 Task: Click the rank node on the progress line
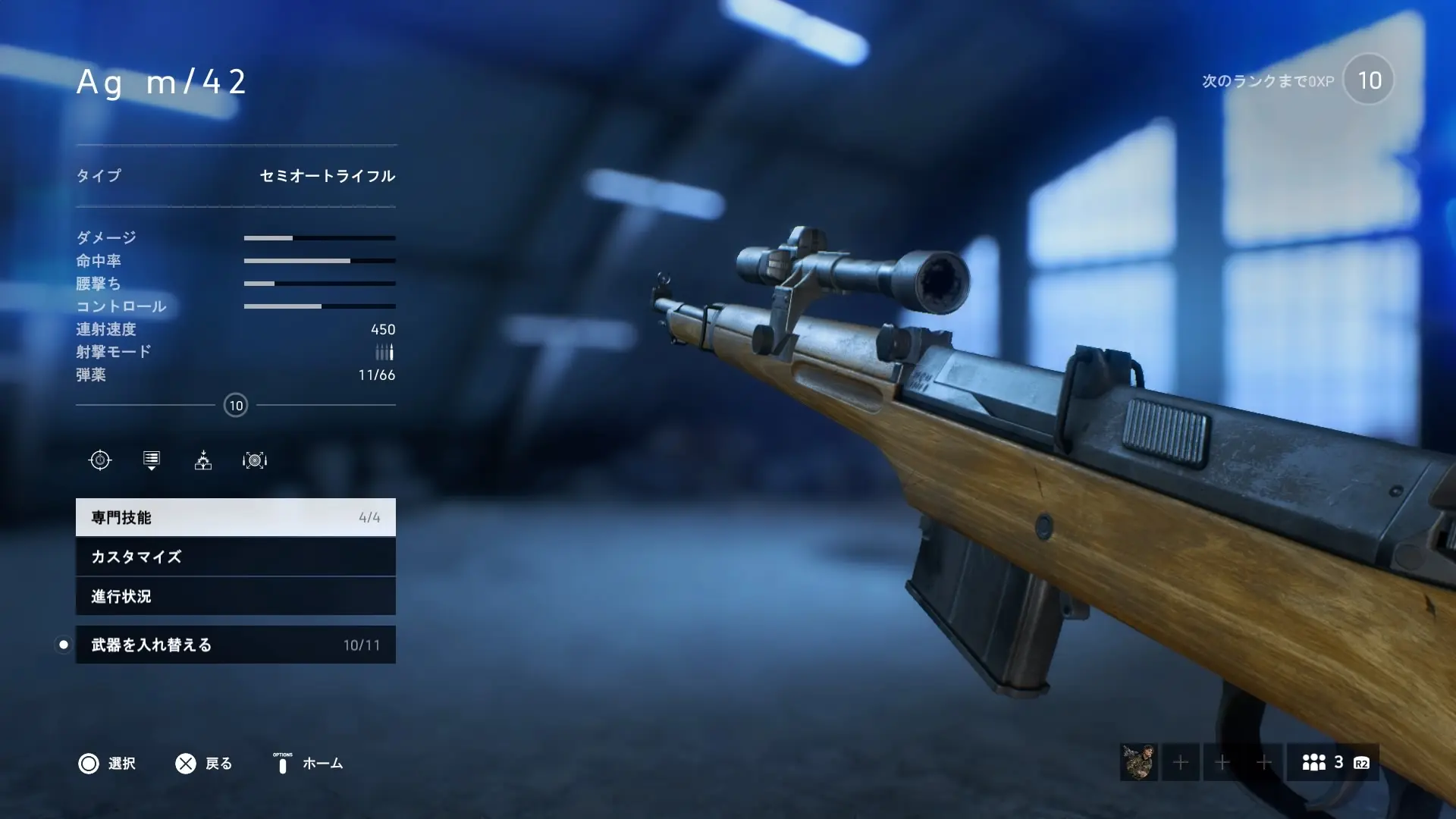point(236,405)
